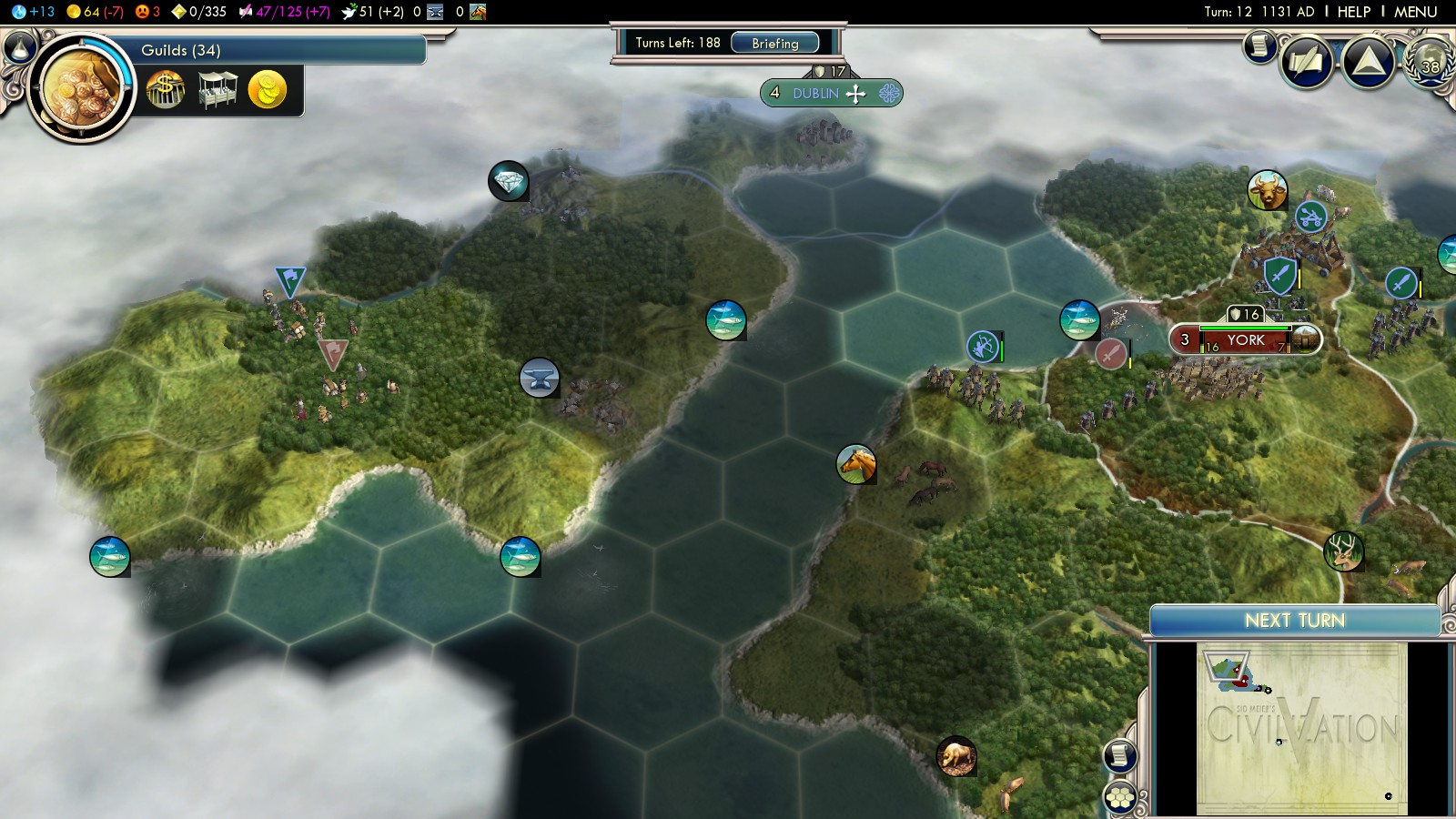Open the Briefing panel

[x=774, y=43]
